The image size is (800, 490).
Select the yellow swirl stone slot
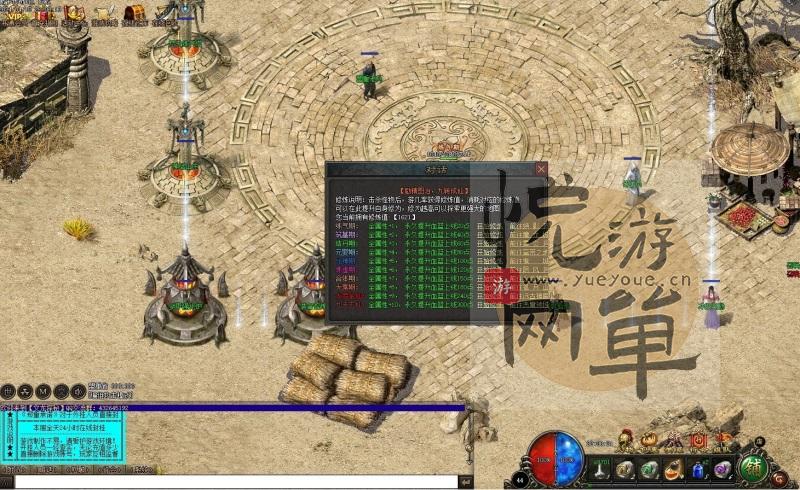coord(624,469)
